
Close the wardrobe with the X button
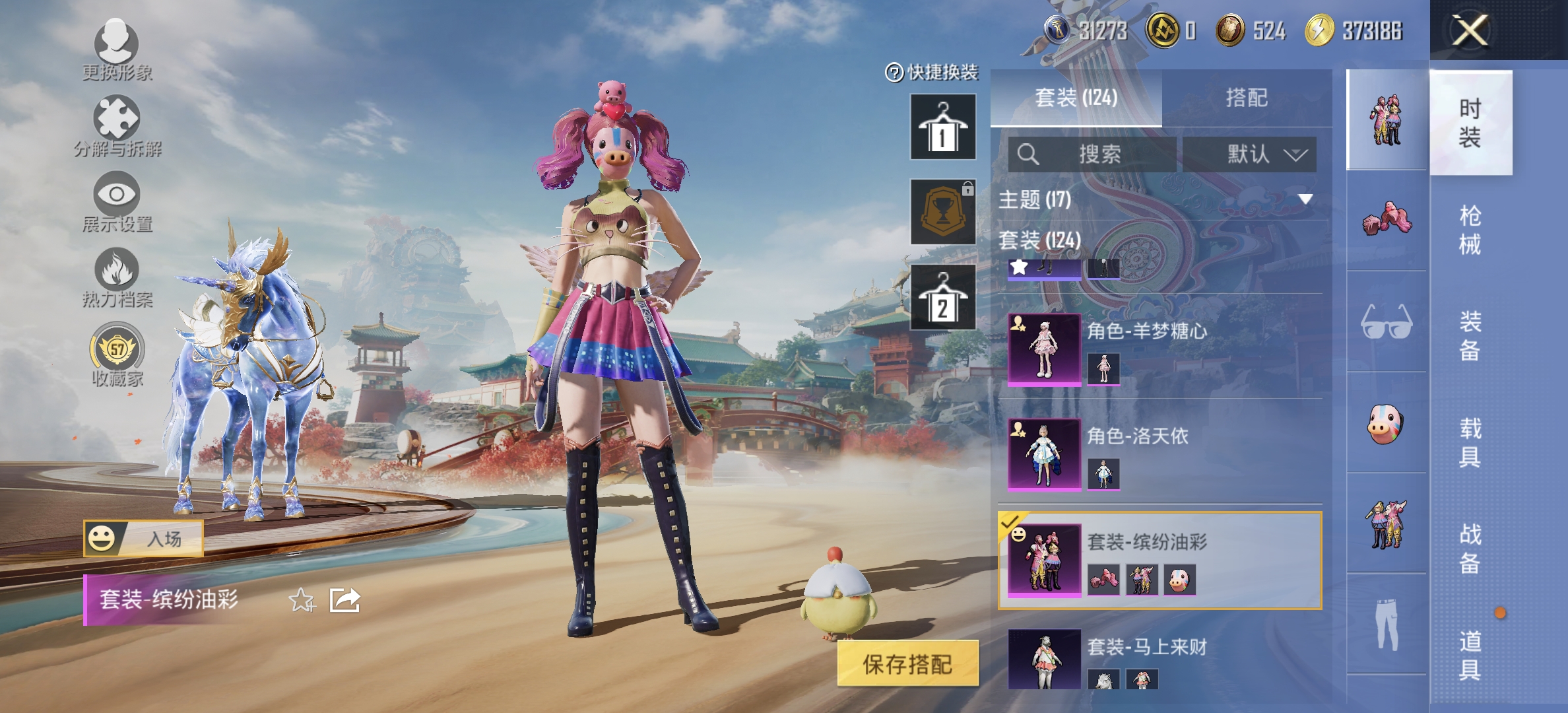1470,31
